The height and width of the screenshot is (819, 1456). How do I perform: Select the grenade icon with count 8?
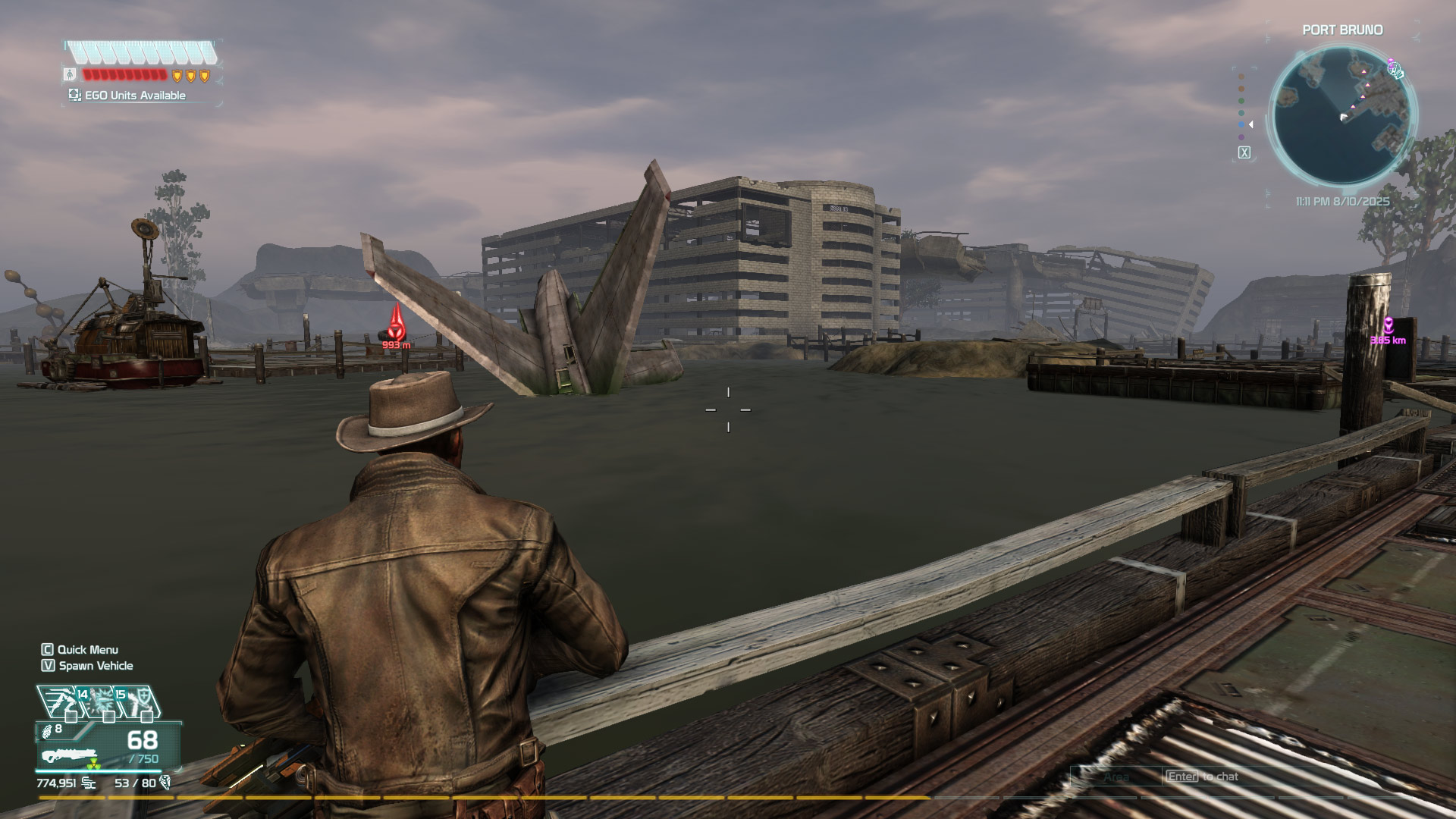49,730
